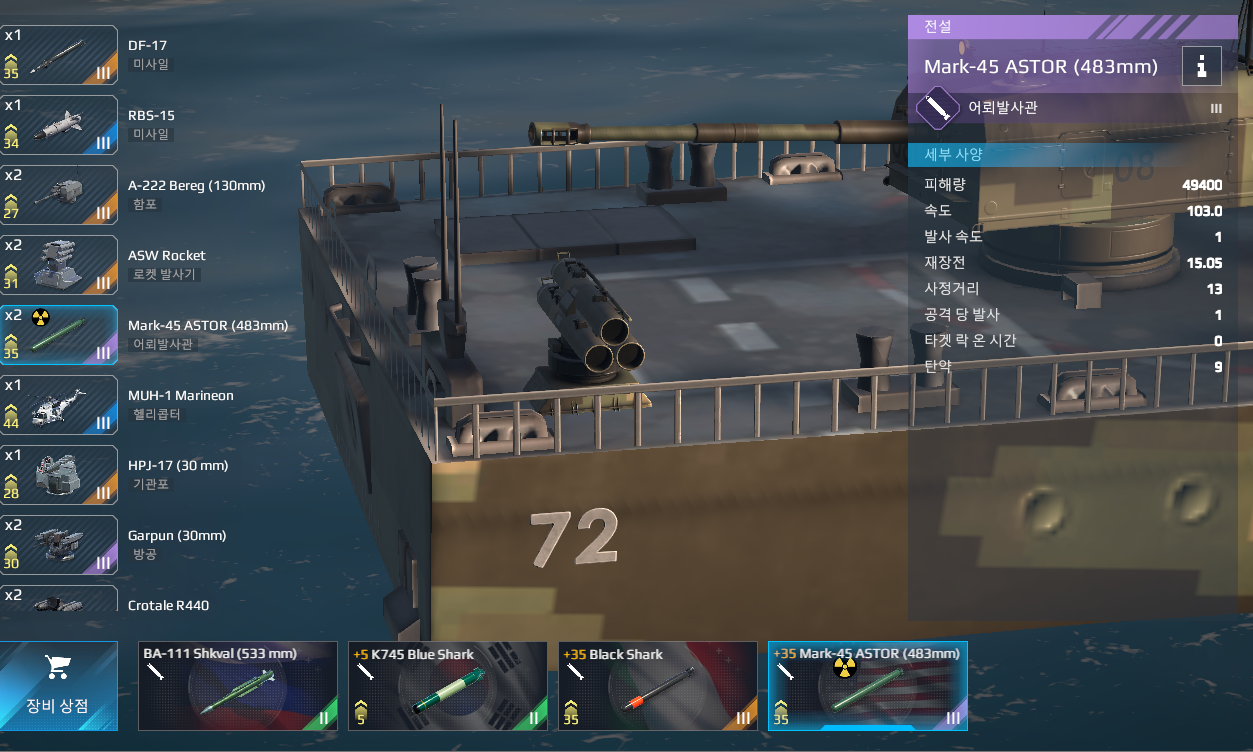This screenshot has width=1253, height=752.
Task: Select the DF-17 missile slot
Action: (60, 55)
